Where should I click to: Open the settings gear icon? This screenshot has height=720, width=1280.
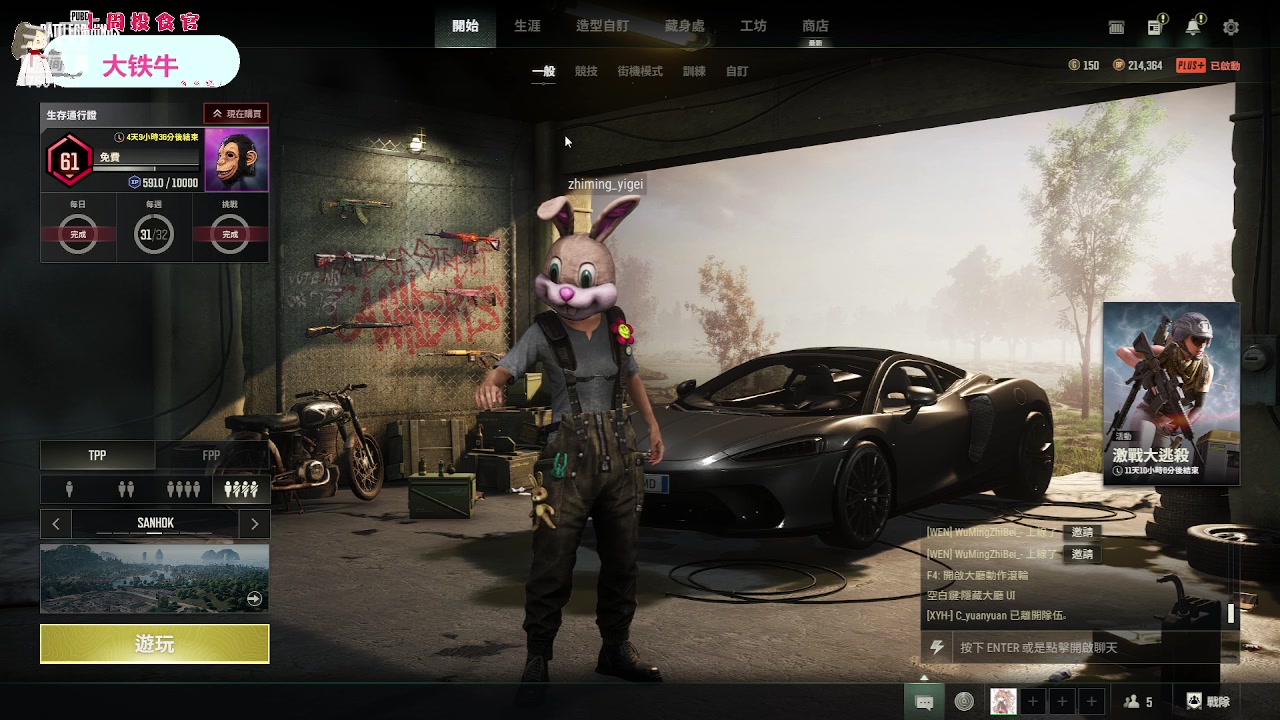1231,28
